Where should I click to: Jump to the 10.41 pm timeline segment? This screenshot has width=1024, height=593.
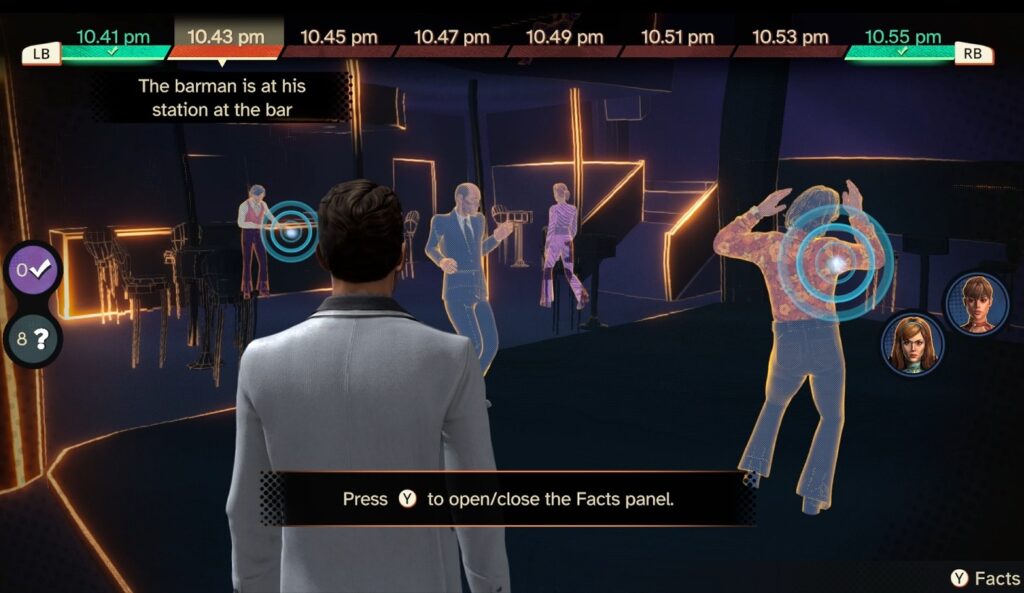[x=113, y=39]
